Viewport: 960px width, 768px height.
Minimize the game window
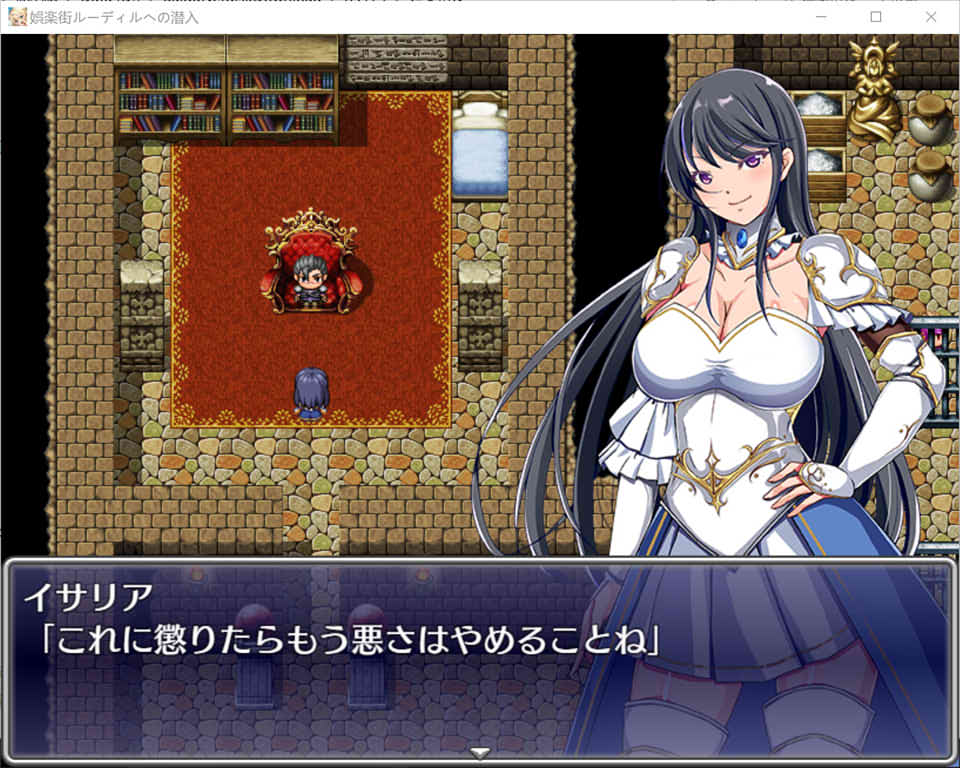click(821, 17)
